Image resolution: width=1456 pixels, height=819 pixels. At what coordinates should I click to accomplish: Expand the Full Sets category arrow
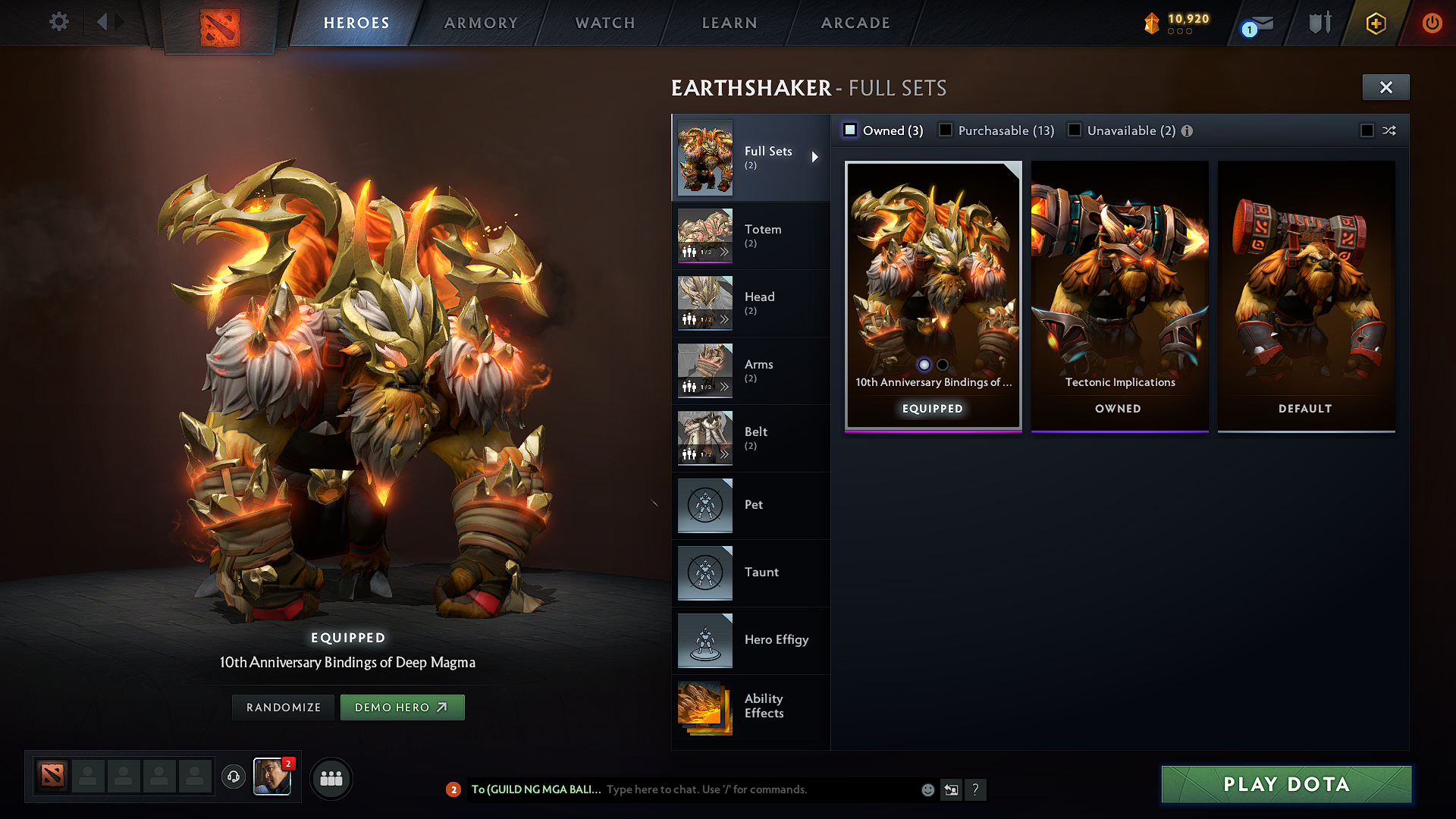coord(816,157)
